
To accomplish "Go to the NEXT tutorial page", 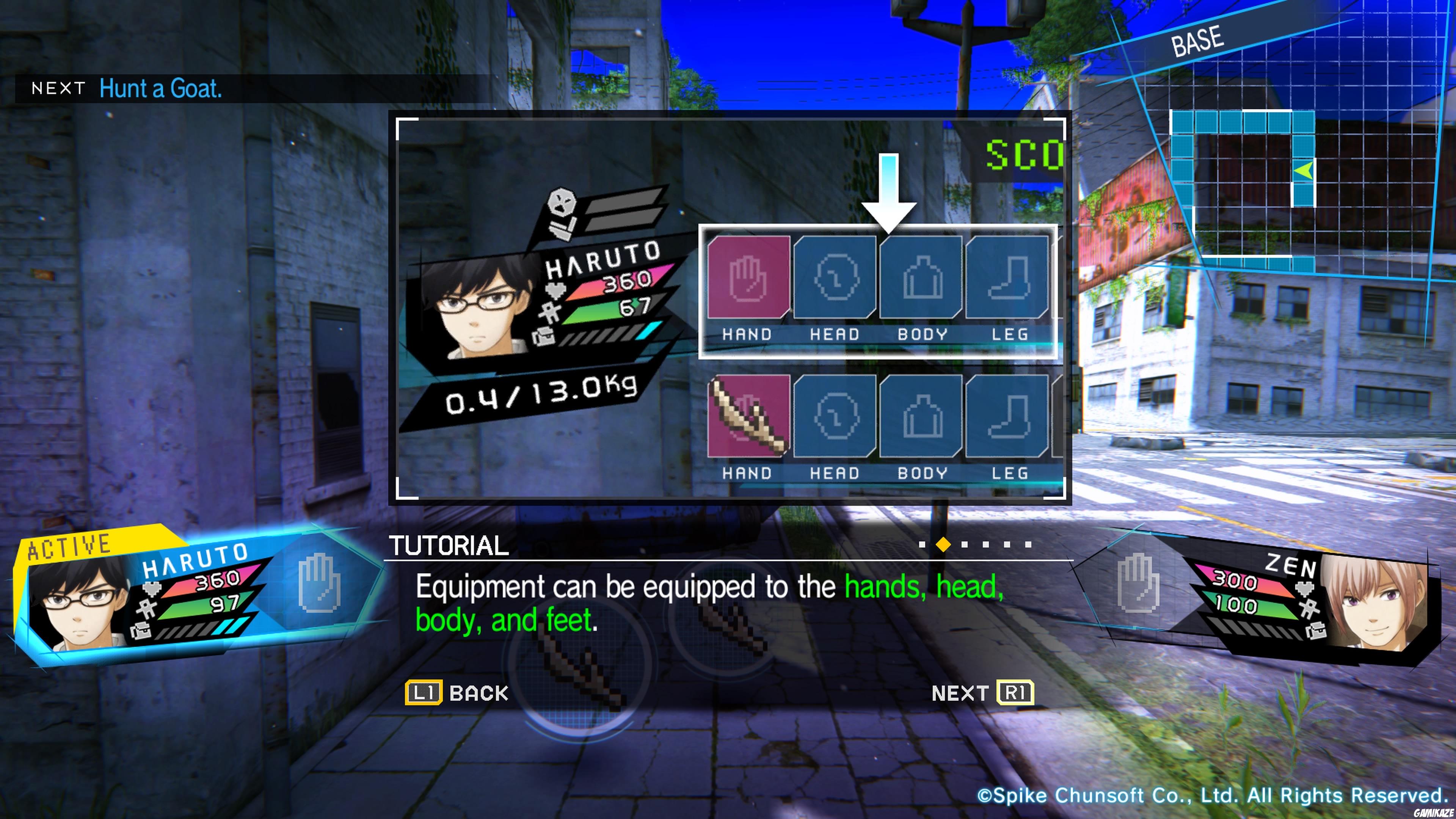I will pos(982,692).
